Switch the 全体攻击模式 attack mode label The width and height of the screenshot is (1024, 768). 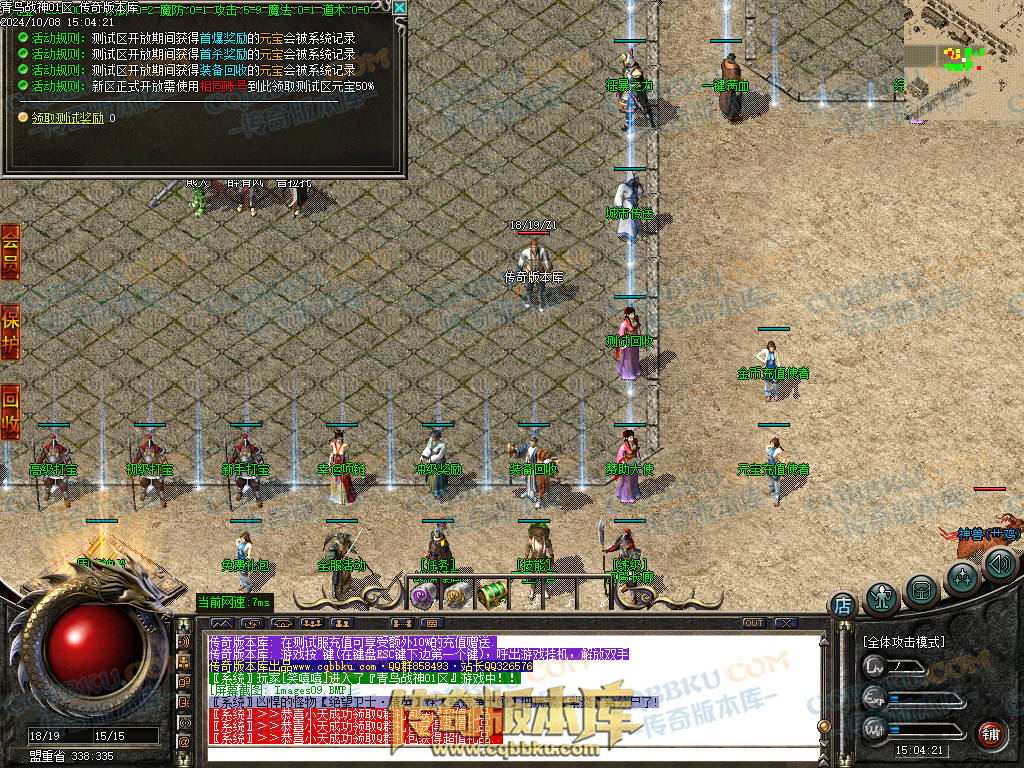[x=903, y=641]
